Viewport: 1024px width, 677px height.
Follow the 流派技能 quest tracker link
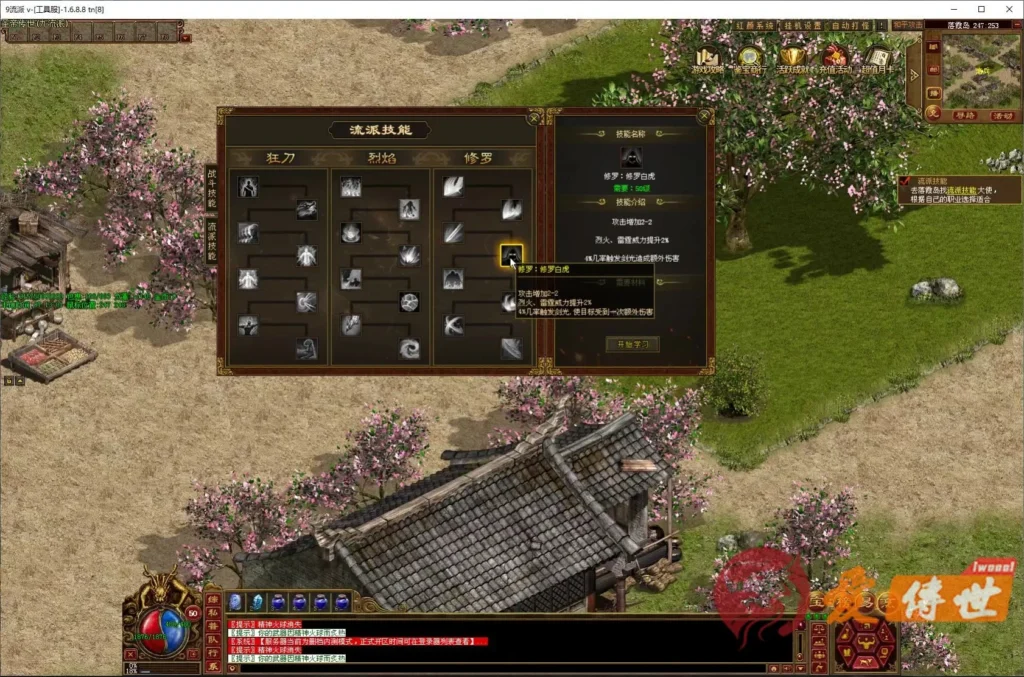click(962, 189)
